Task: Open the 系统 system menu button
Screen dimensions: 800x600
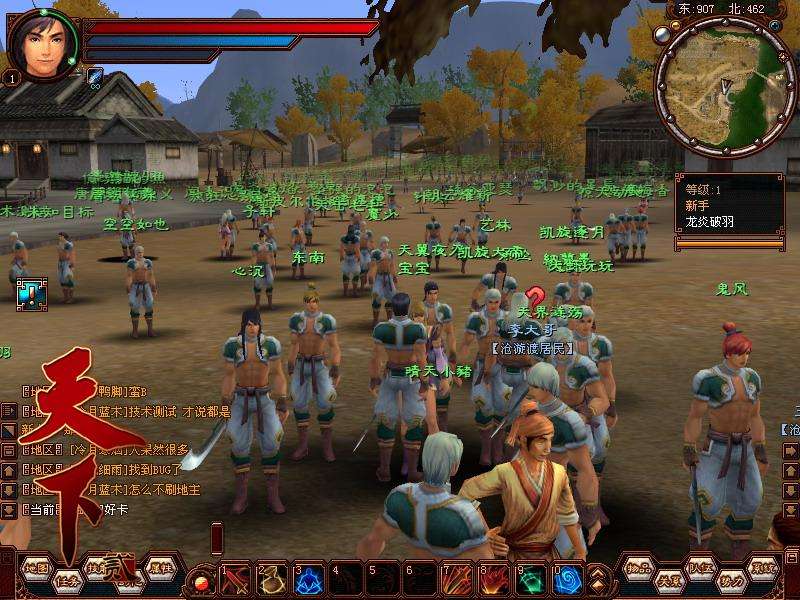Action: tap(764, 567)
